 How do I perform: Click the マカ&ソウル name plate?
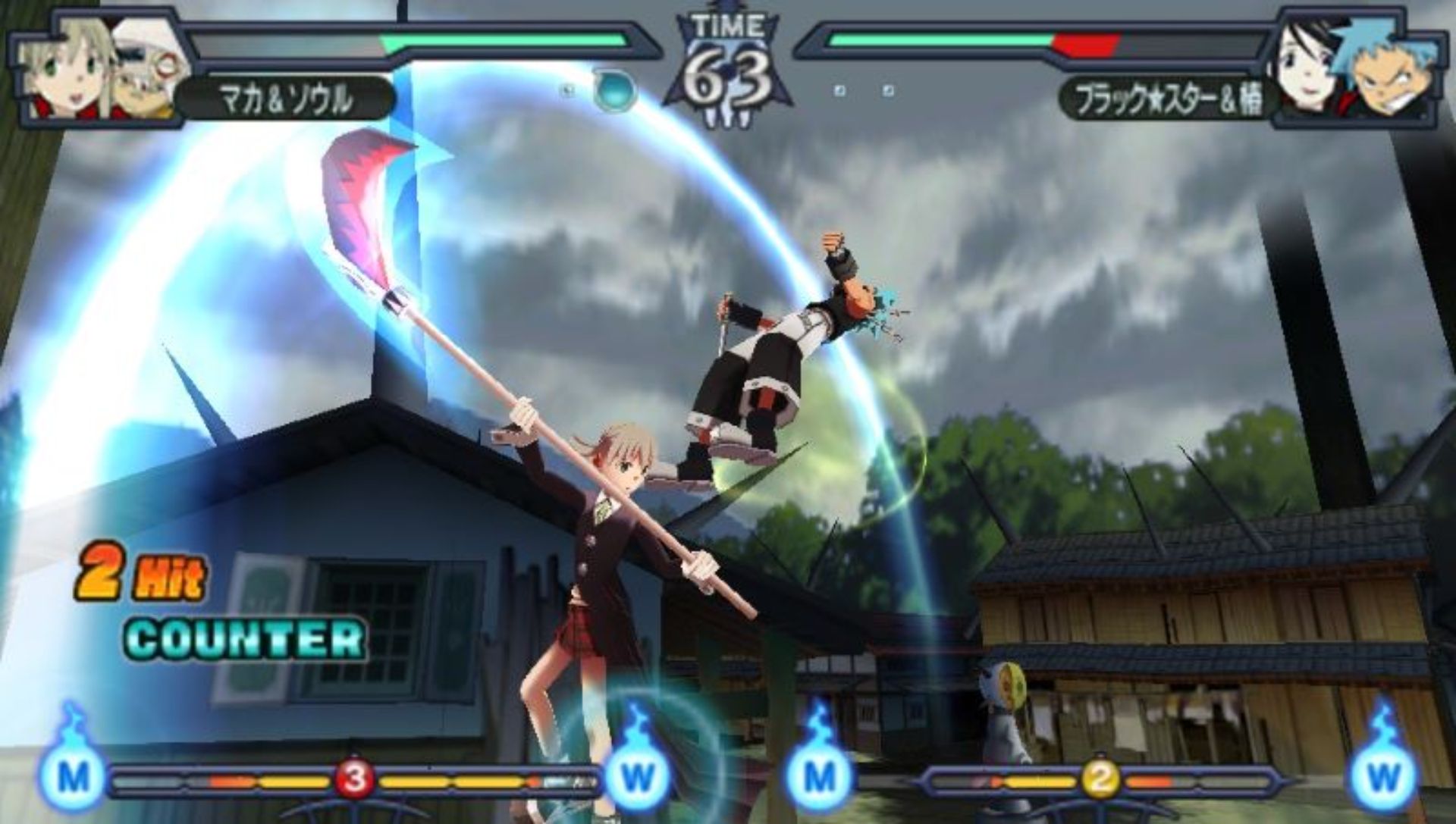[287, 99]
